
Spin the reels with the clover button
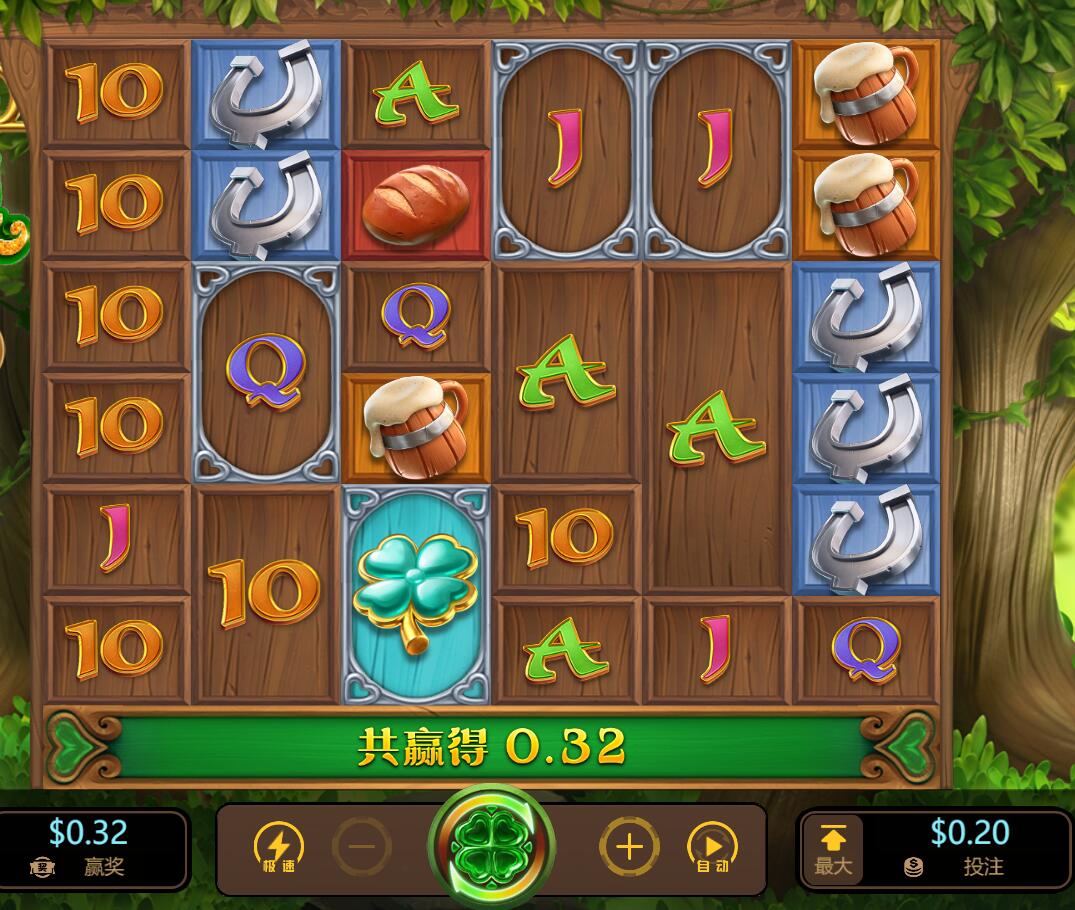(490, 848)
